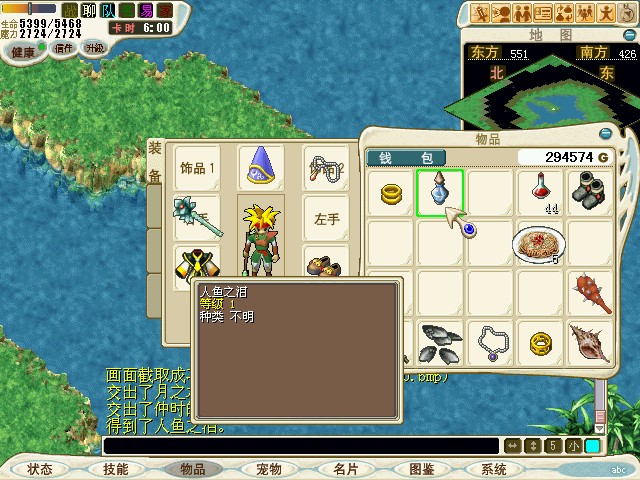Open the 状态 (Status) menu
The height and width of the screenshot is (480, 640).
coord(40,469)
